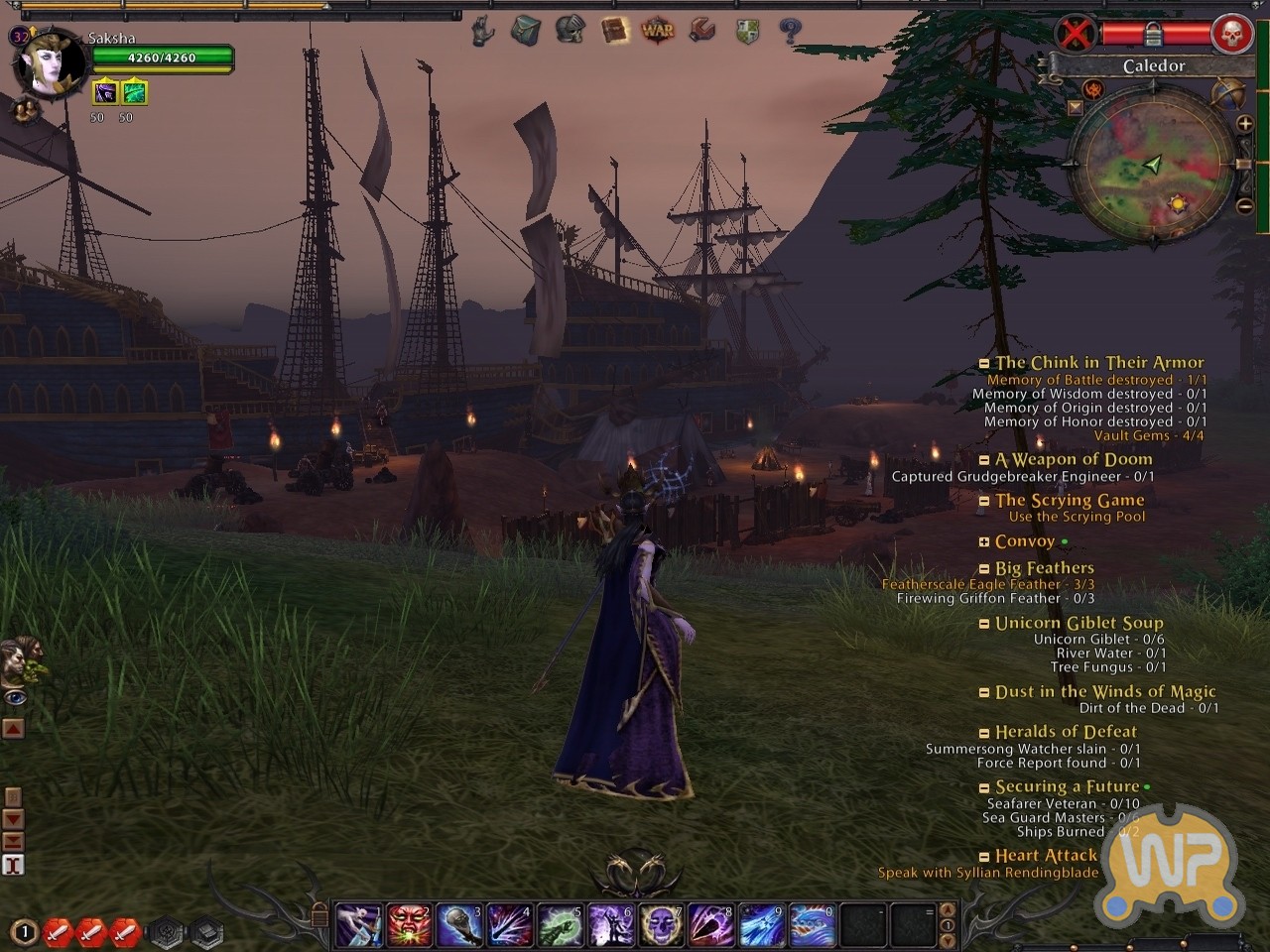The width and height of the screenshot is (1270, 952).
Task: Open the backpack from the top menu
Action: click(x=525, y=31)
